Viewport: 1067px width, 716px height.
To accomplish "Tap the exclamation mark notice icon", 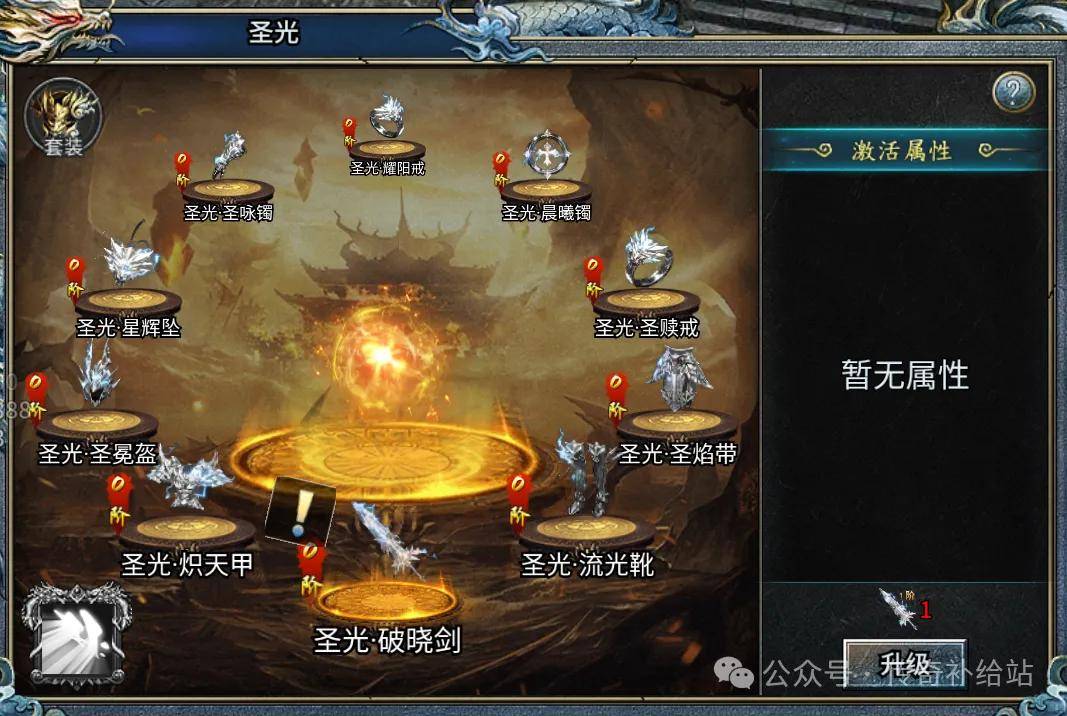I will click(x=299, y=512).
